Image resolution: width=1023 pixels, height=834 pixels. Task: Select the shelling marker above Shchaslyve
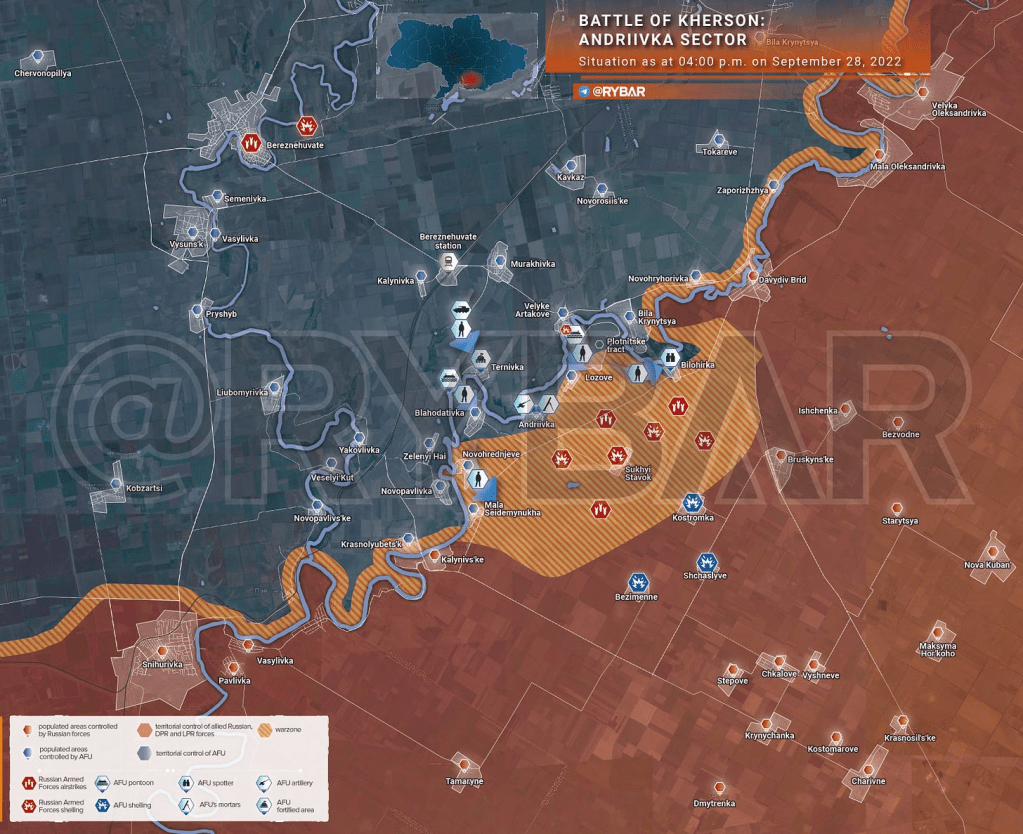pyautogui.click(x=706, y=561)
